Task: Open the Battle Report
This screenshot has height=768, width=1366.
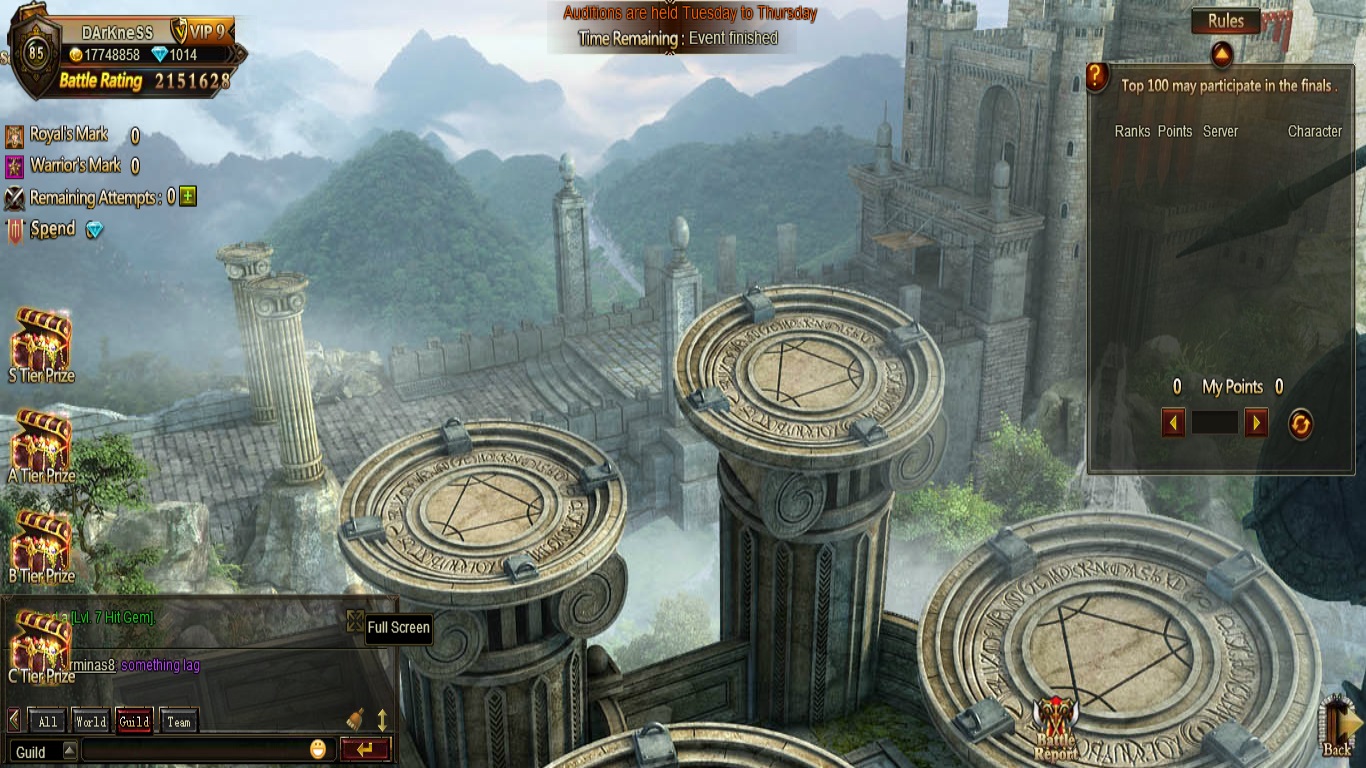Action: coord(1055,728)
